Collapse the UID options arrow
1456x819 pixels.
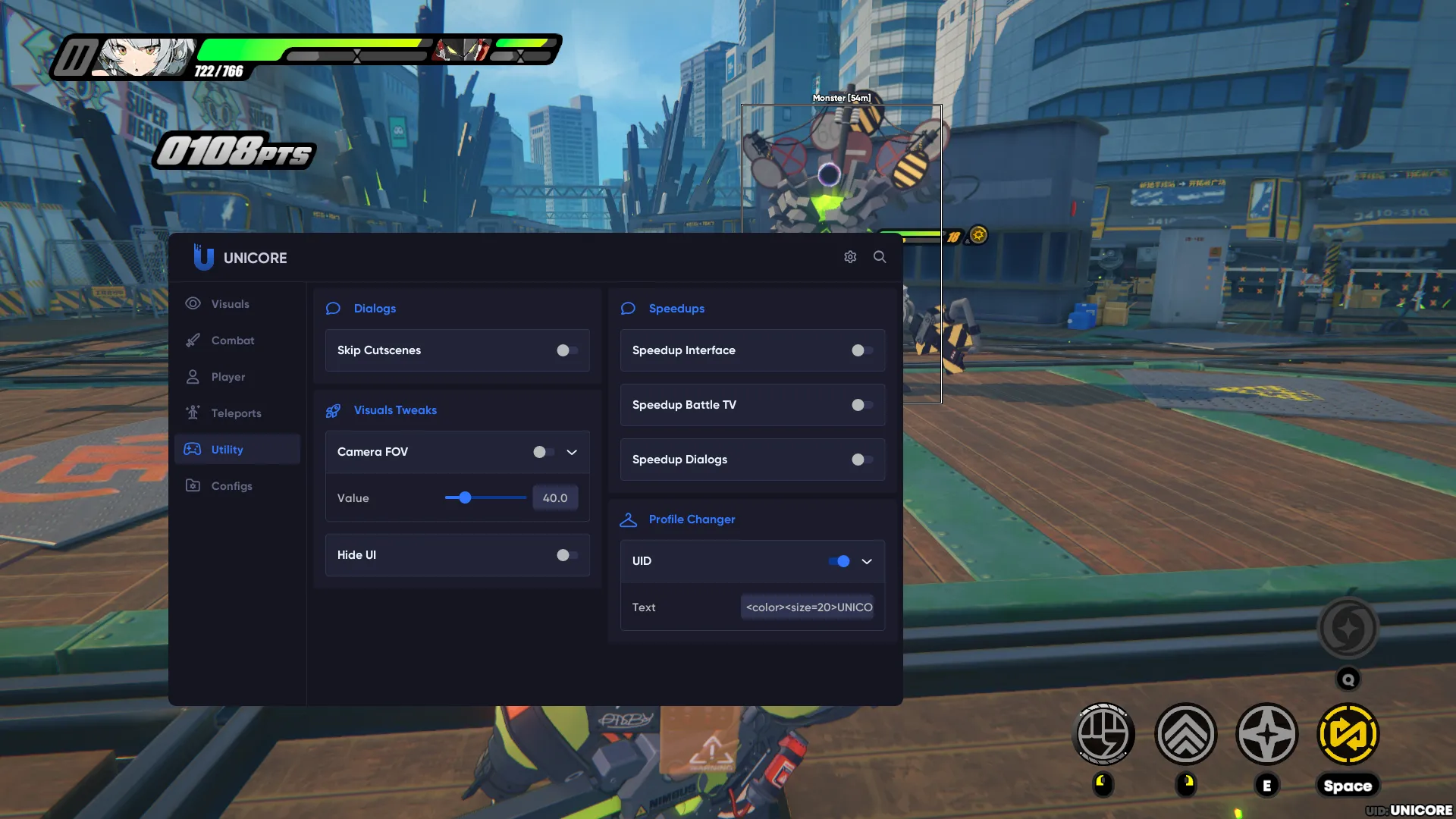click(867, 561)
